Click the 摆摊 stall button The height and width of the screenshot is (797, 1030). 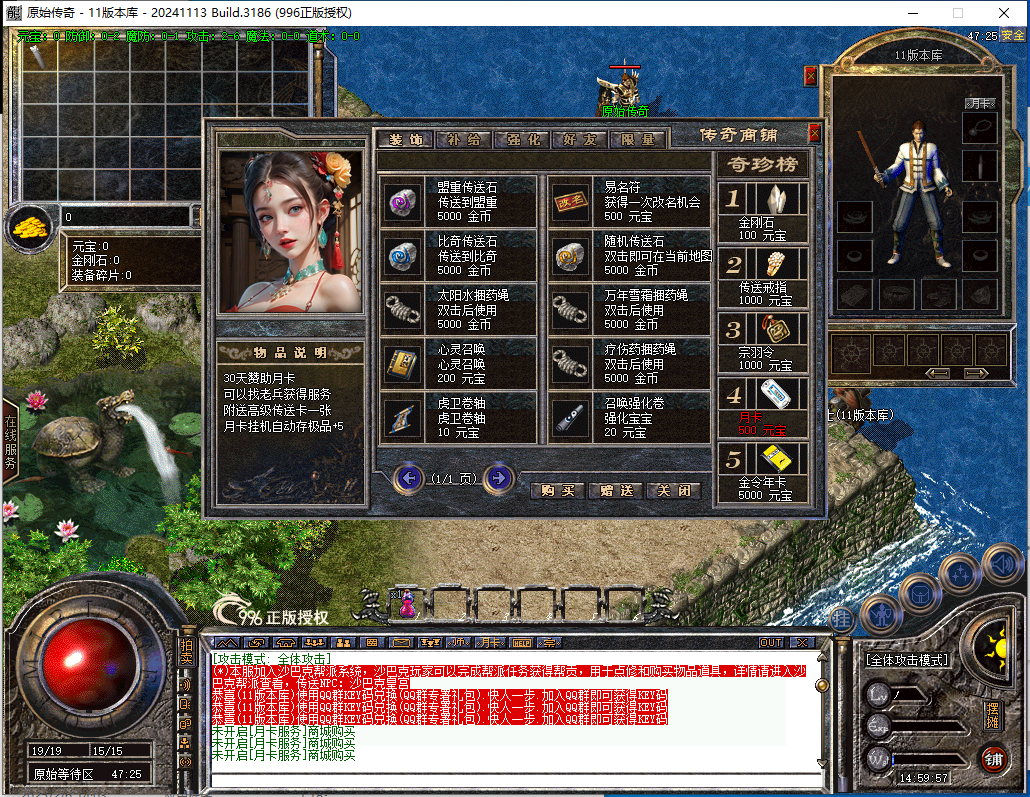(992, 716)
